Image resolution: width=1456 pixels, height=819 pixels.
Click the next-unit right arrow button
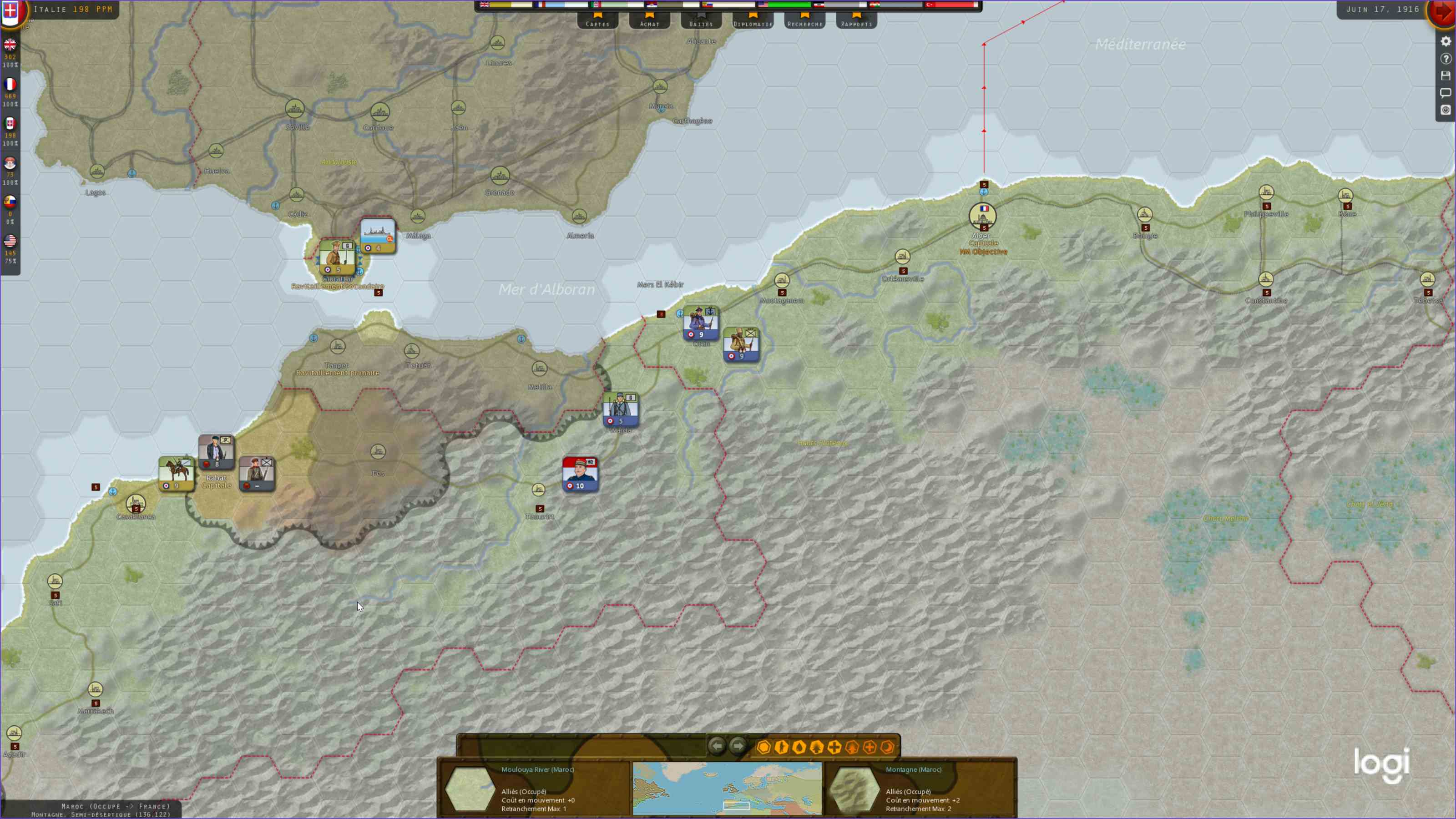738,745
